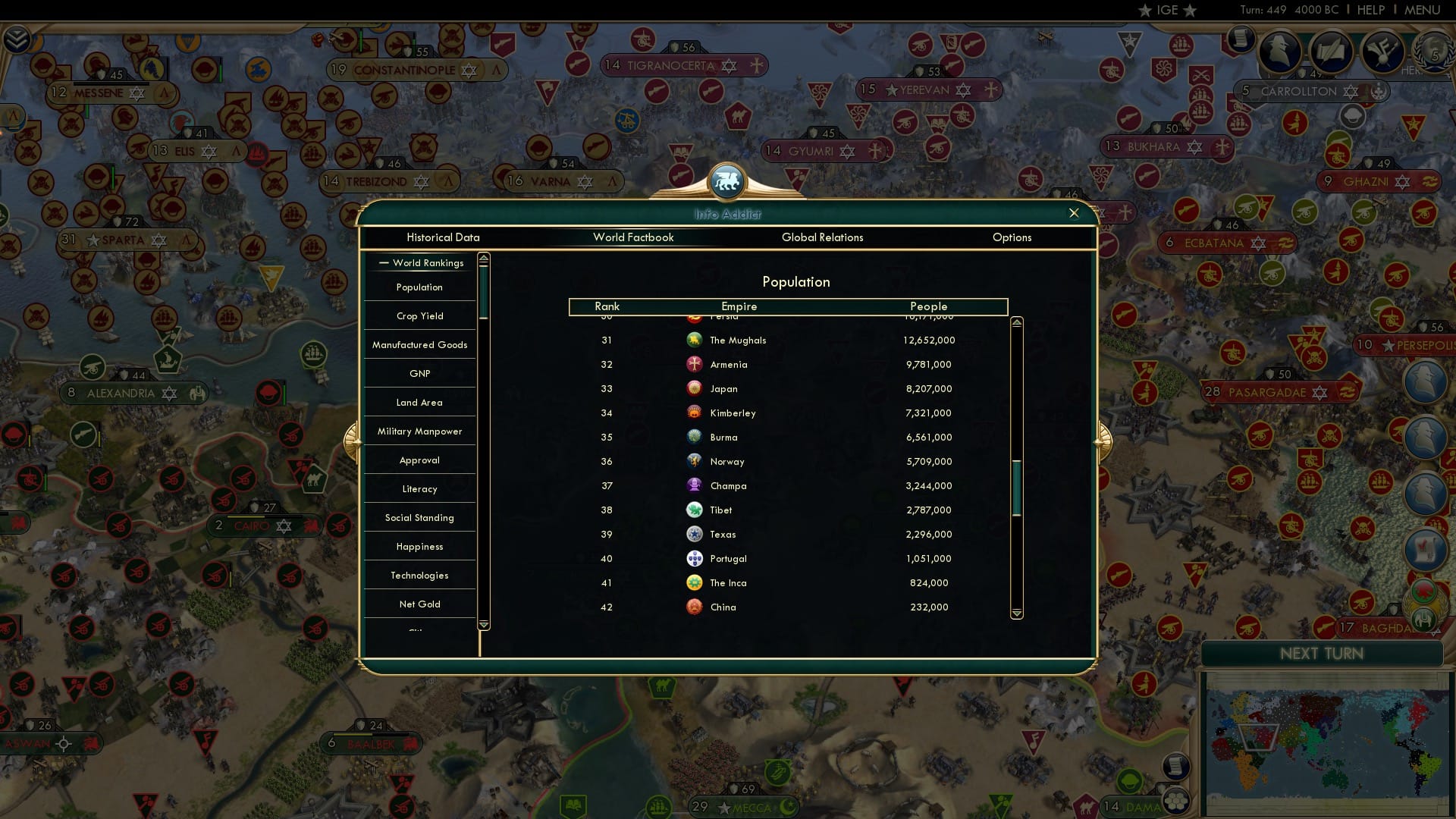This screenshot has height=819, width=1456.
Task: Click Armenia's empire icon in the rankings
Action: tap(695, 364)
